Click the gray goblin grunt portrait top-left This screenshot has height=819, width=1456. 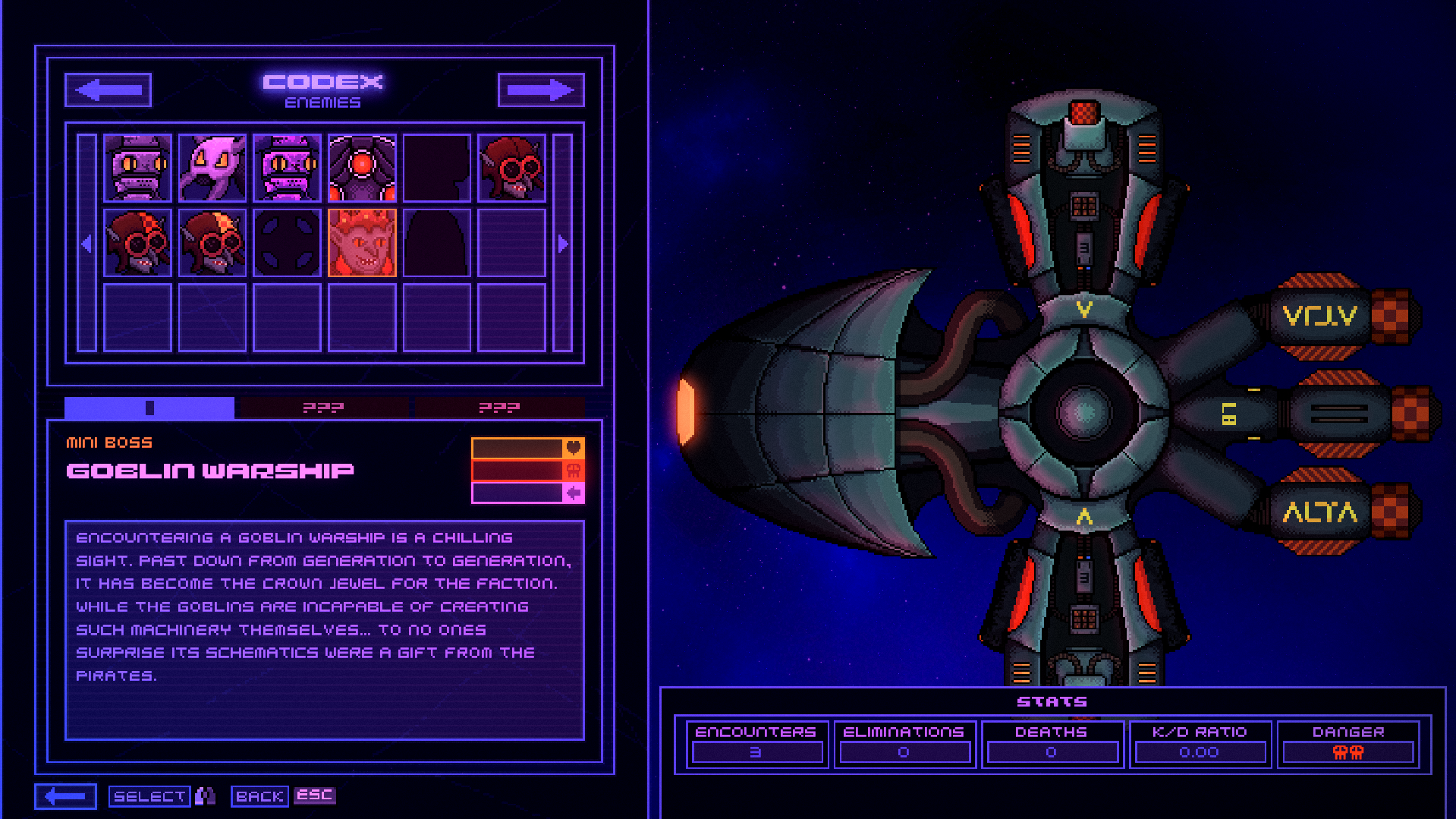(137, 167)
